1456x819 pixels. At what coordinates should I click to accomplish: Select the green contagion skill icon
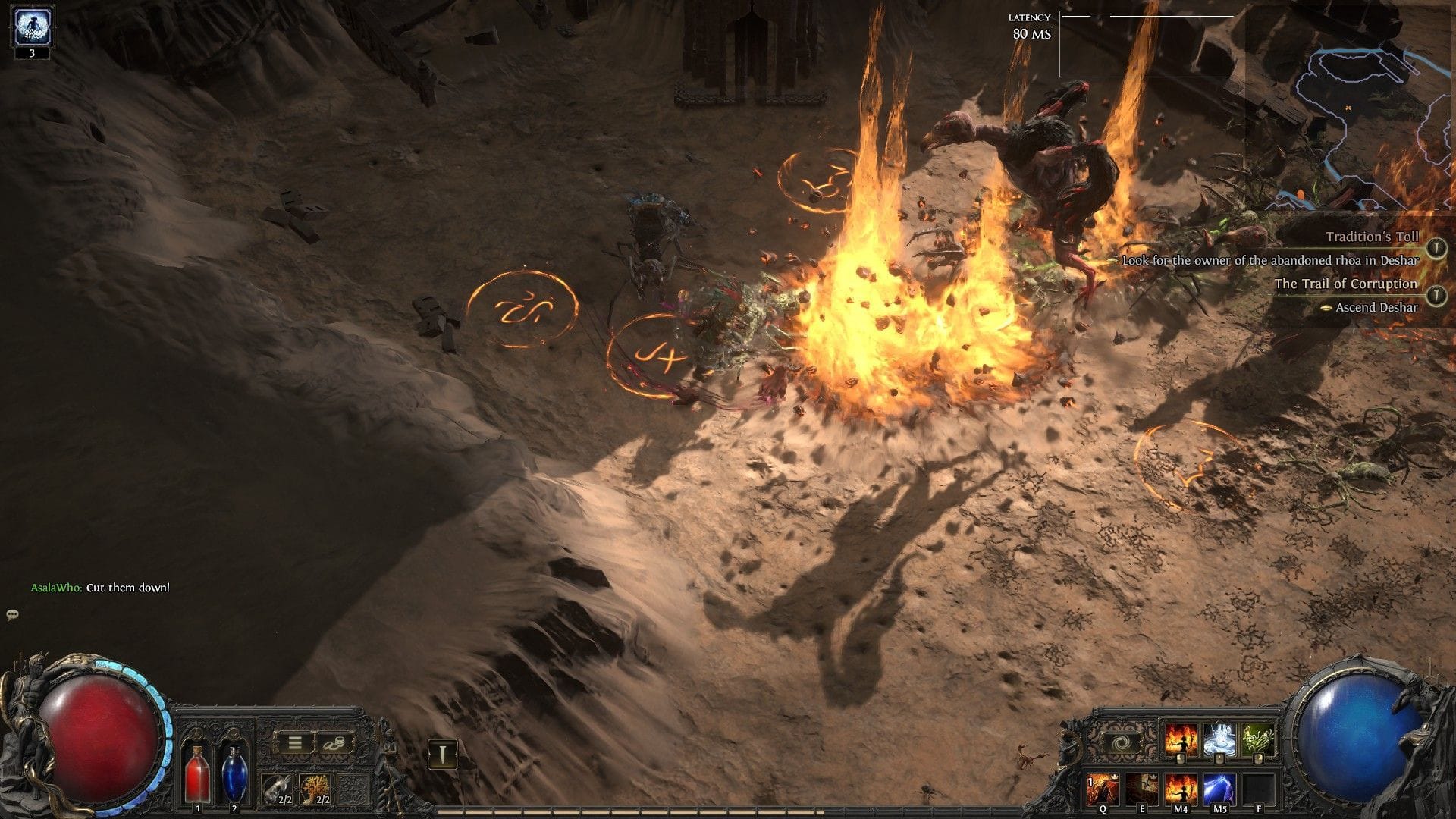pos(1257,739)
